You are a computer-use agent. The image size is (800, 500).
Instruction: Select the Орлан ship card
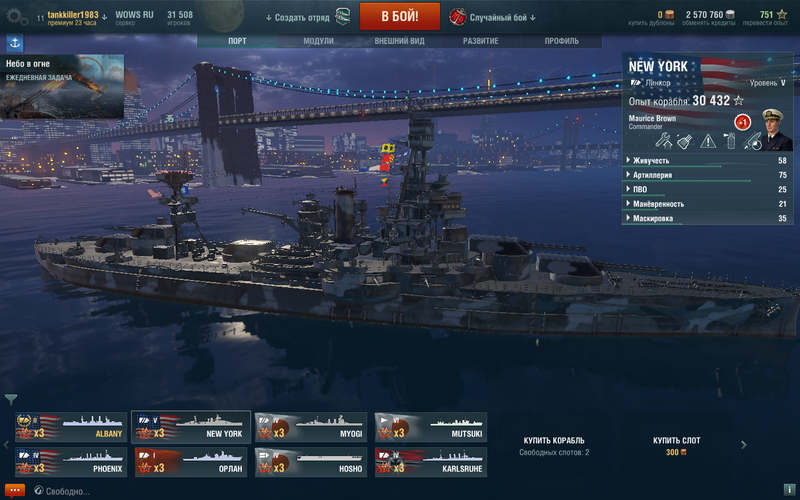(190, 462)
